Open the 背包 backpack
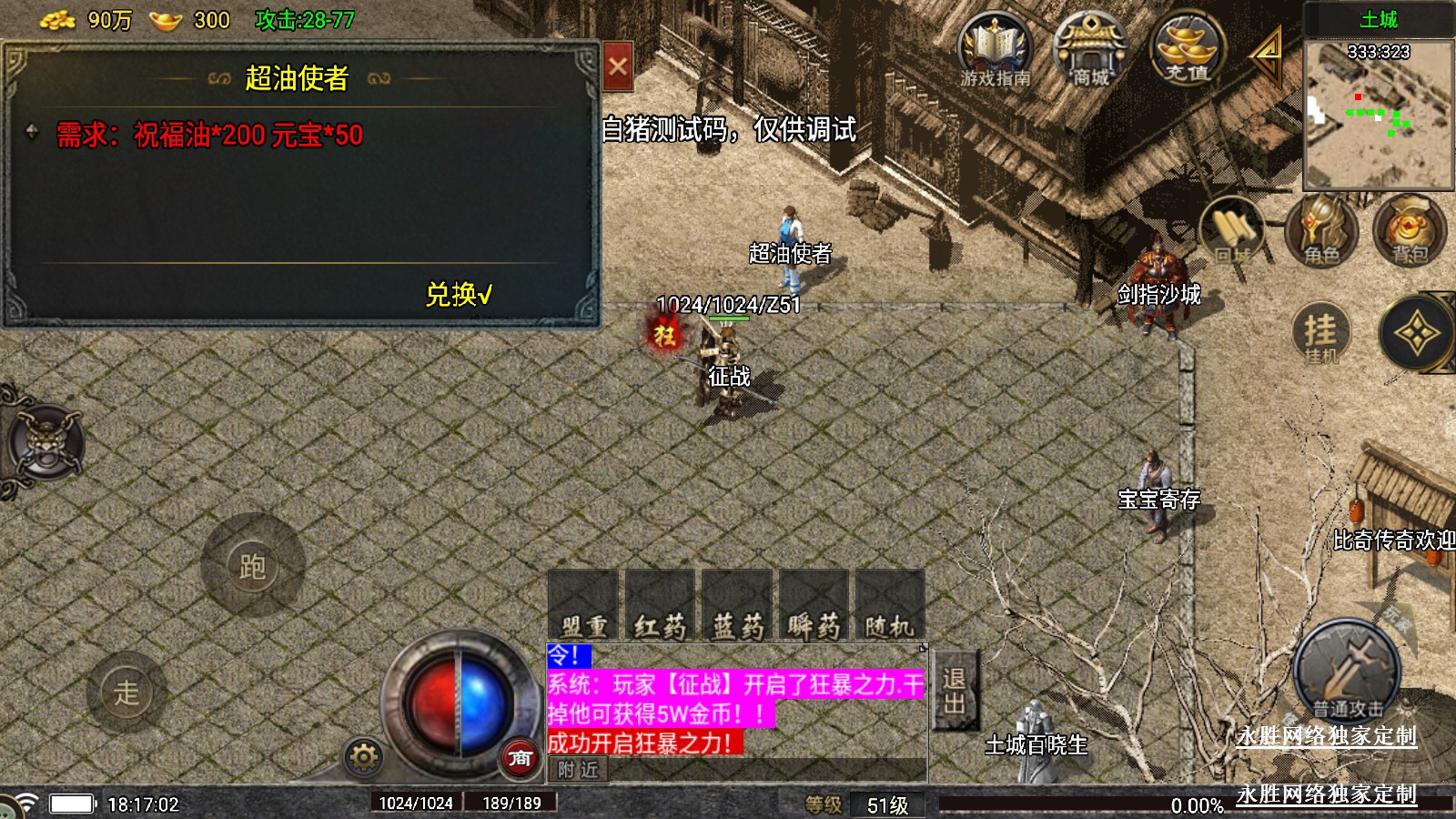Viewport: 1456px width, 819px height. point(1409,233)
